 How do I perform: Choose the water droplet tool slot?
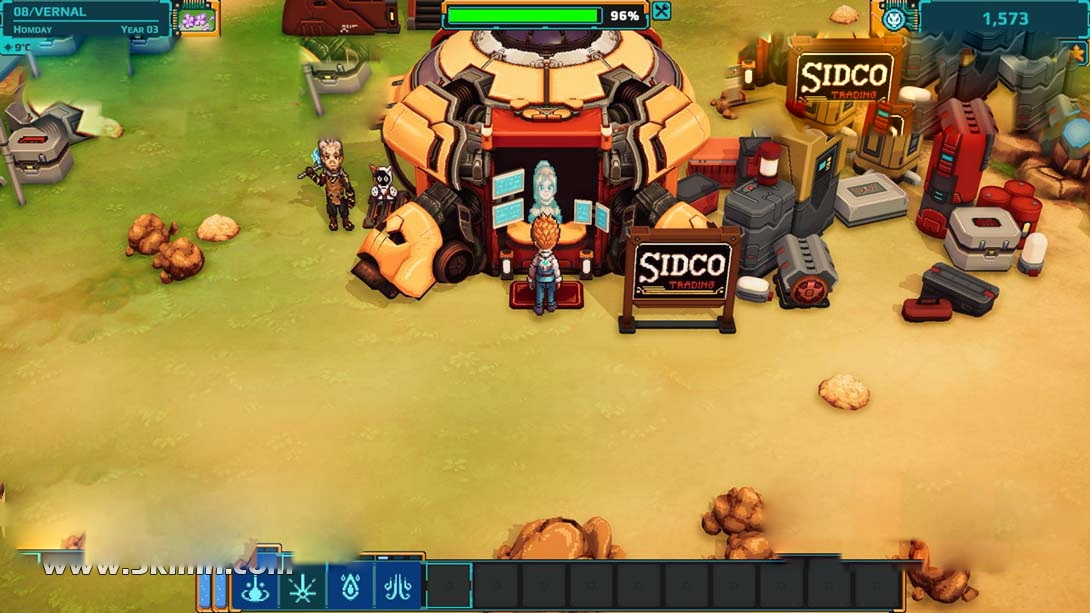351,586
